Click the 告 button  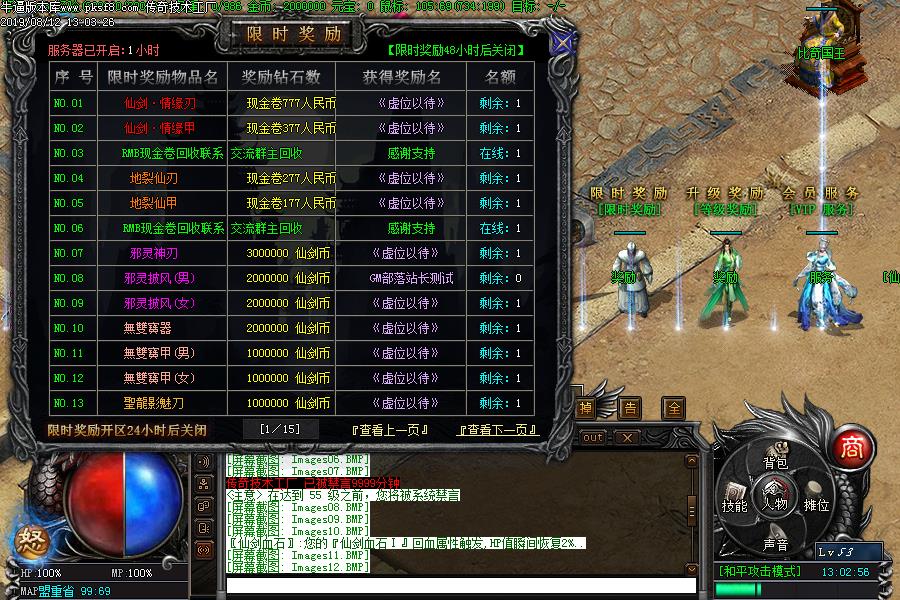(x=630, y=408)
